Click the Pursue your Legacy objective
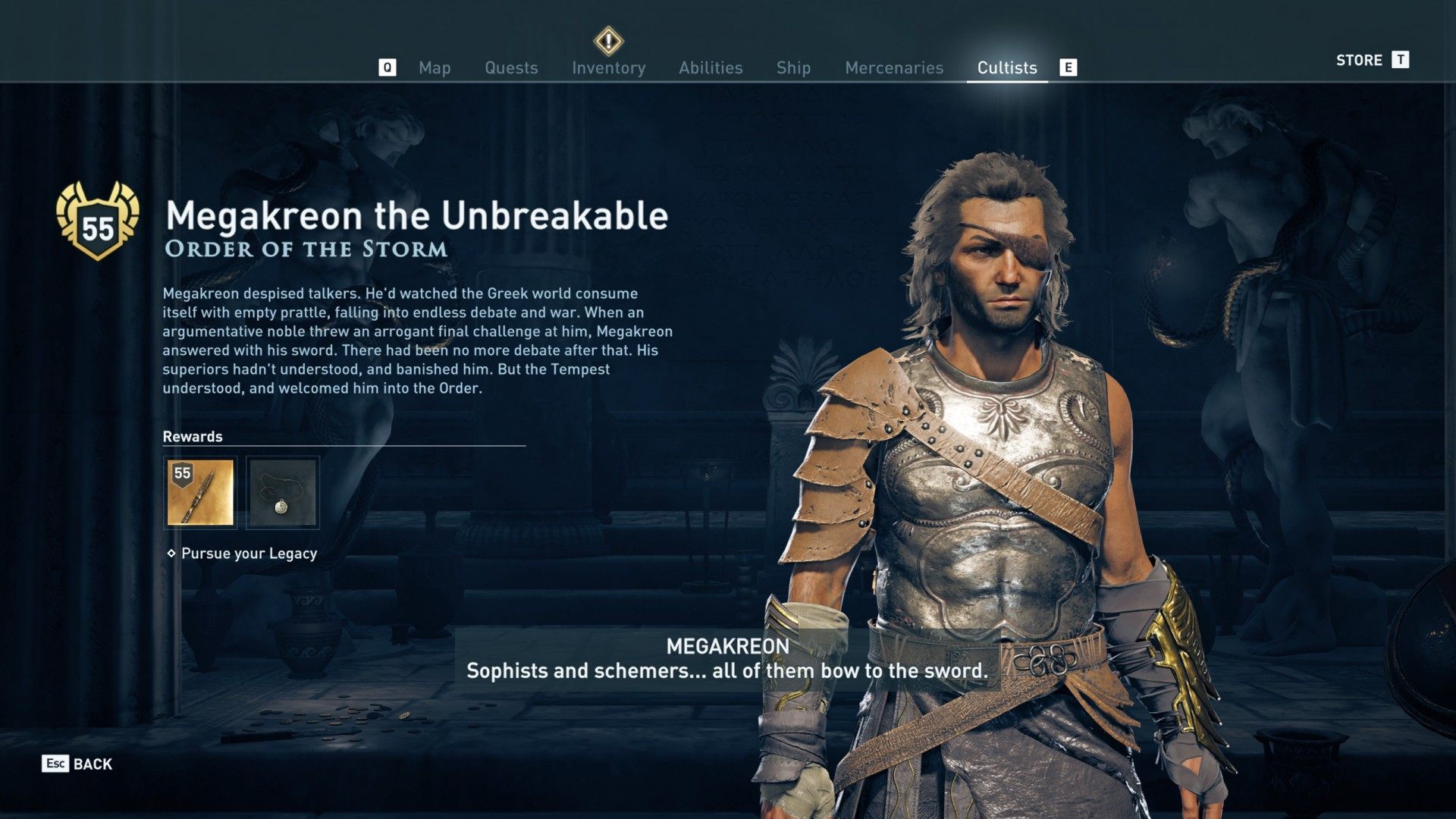Image resolution: width=1456 pixels, height=819 pixels. point(248,554)
